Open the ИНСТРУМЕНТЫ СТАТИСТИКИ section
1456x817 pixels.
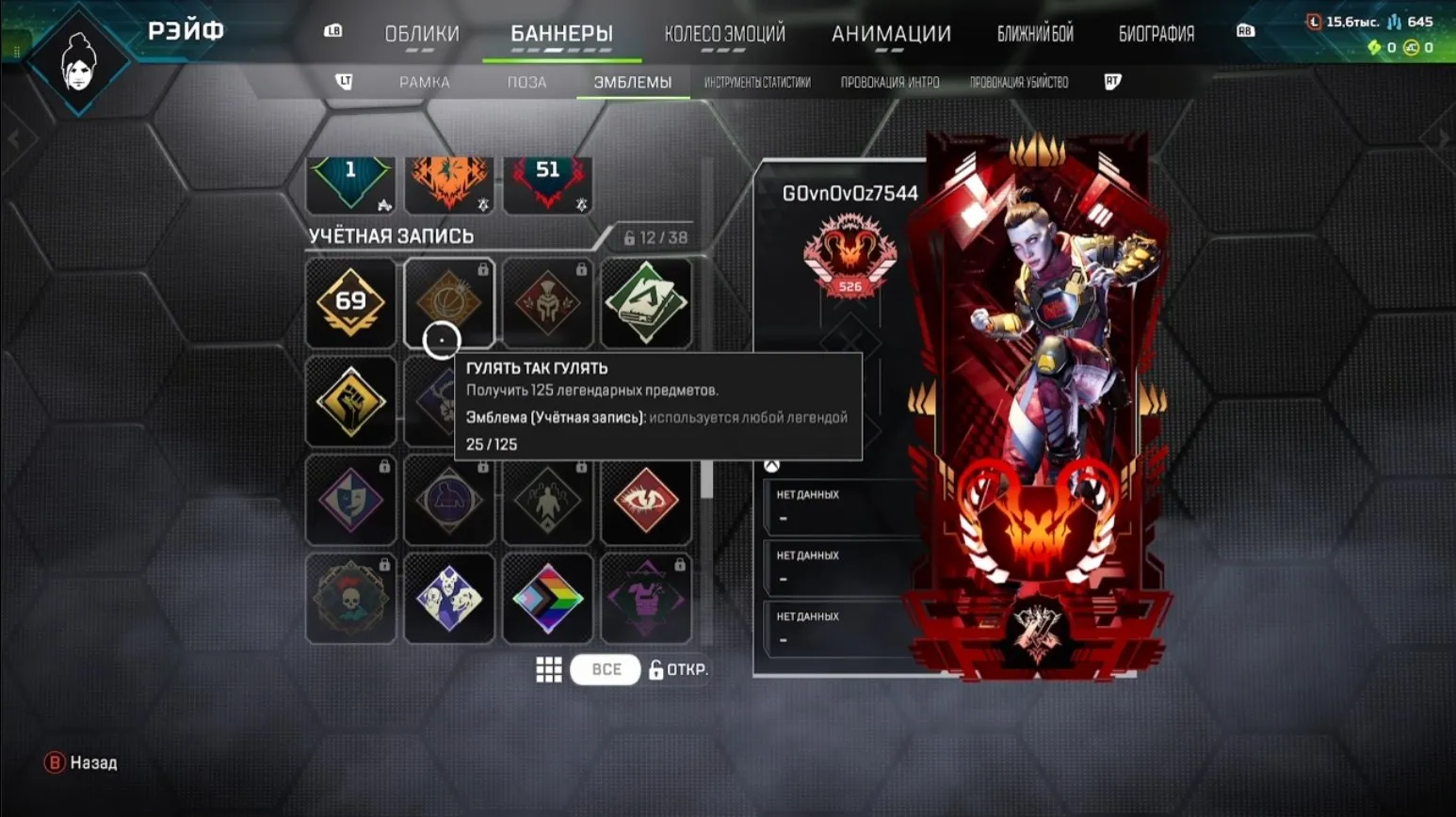757,82
